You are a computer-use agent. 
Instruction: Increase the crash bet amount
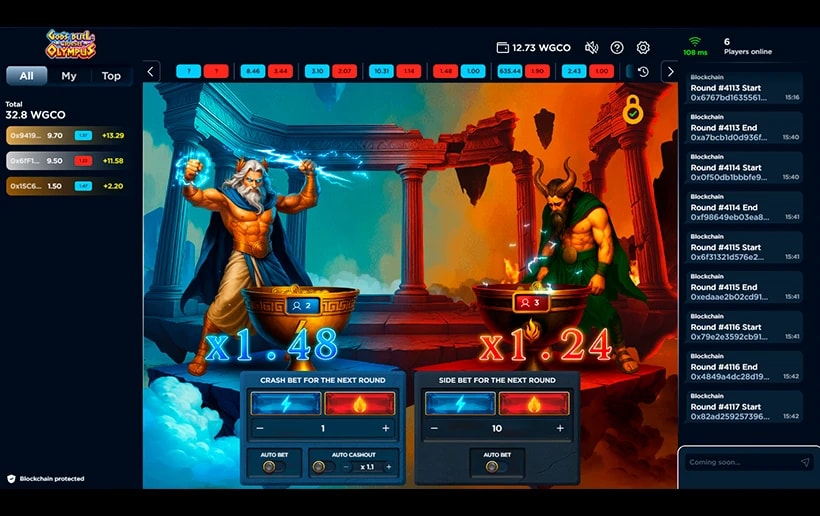(x=385, y=428)
